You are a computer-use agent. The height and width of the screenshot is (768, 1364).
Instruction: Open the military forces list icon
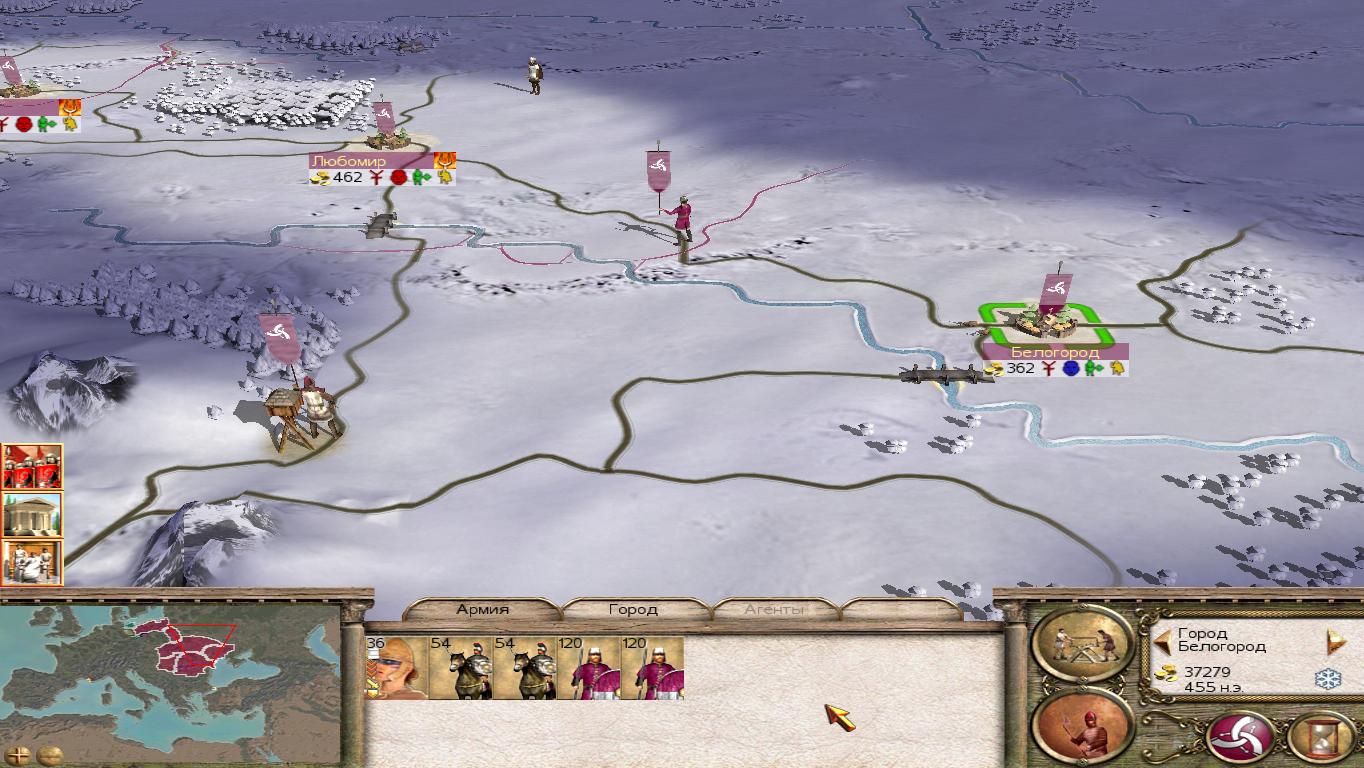[x=32, y=466]
